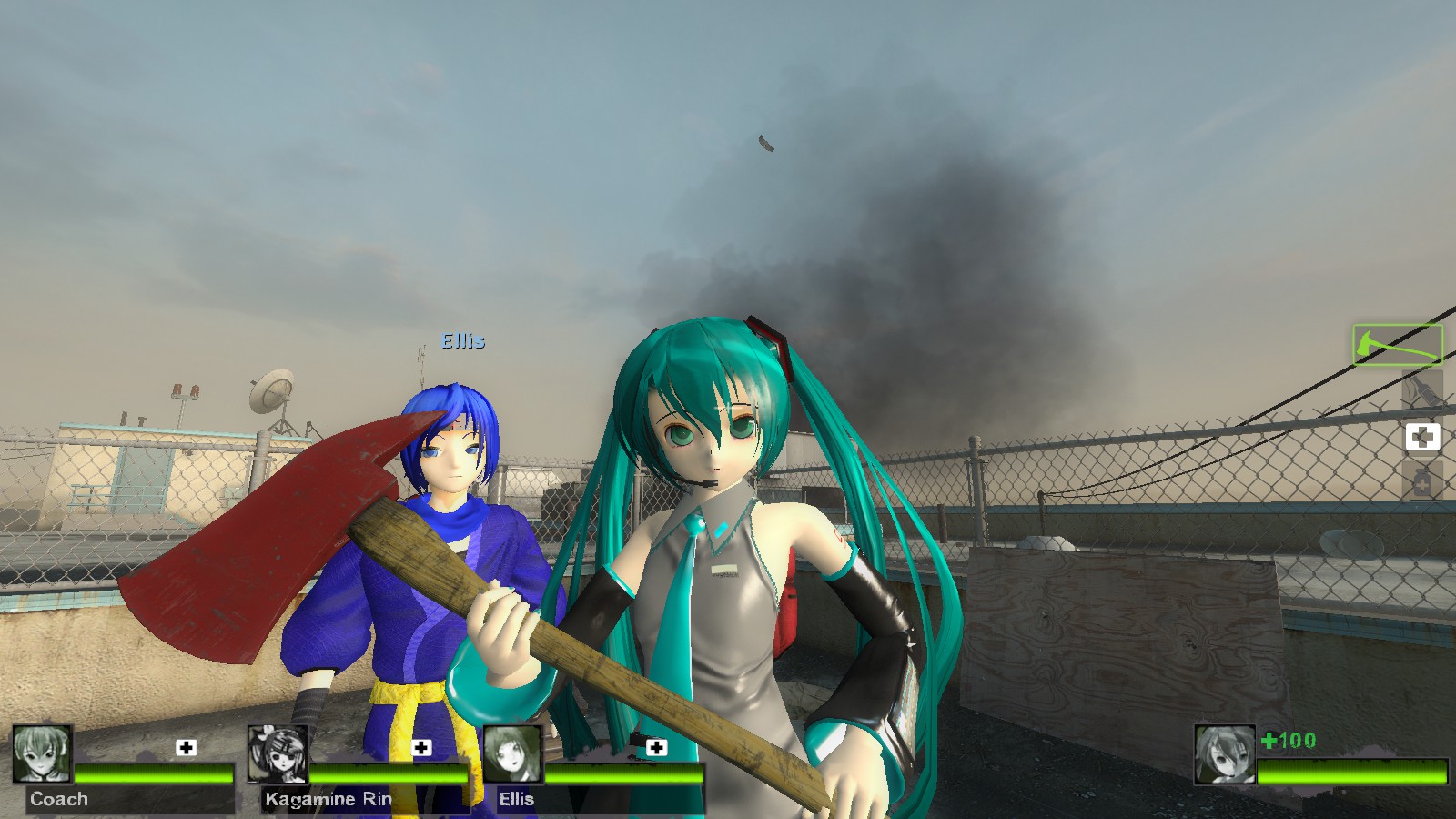
Task: Select the dimmed pain pills slot
Action: click(1422, 480)
